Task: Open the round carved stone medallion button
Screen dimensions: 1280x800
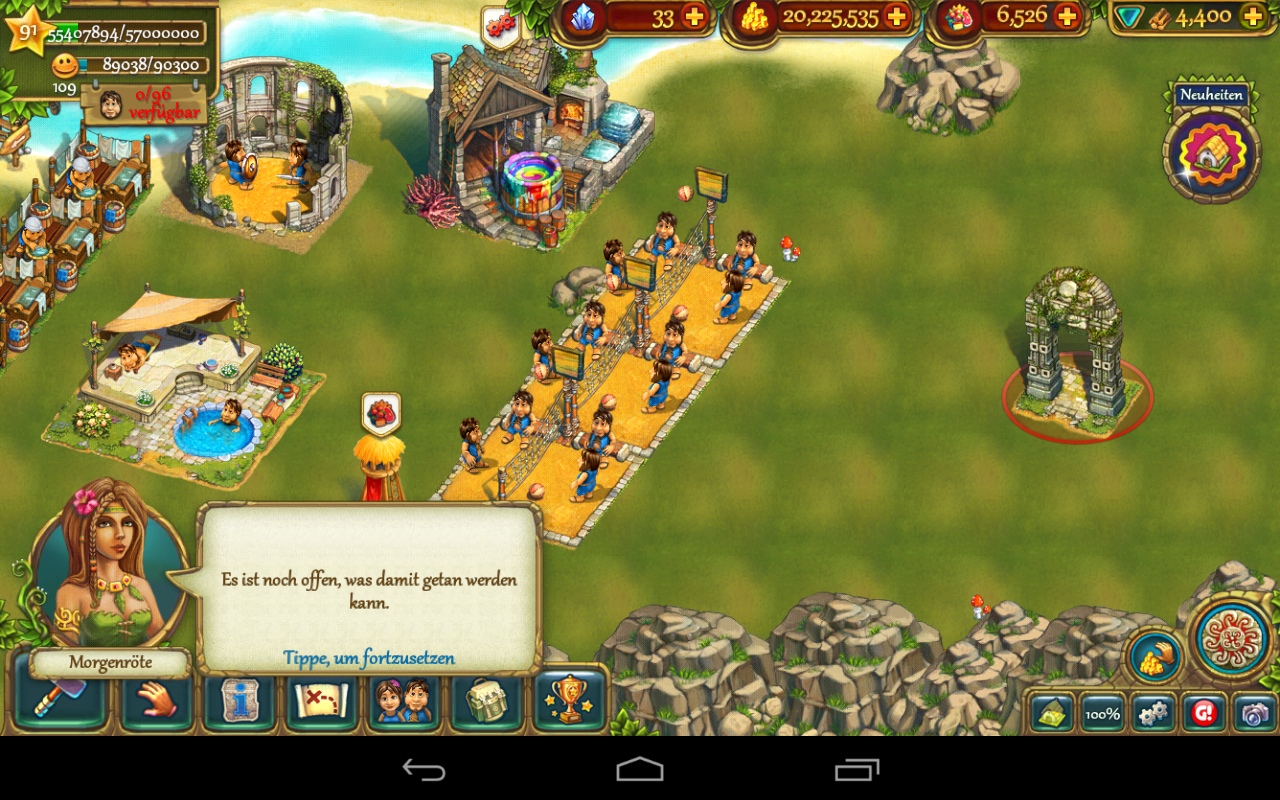Action: [x=1232, y=638]
